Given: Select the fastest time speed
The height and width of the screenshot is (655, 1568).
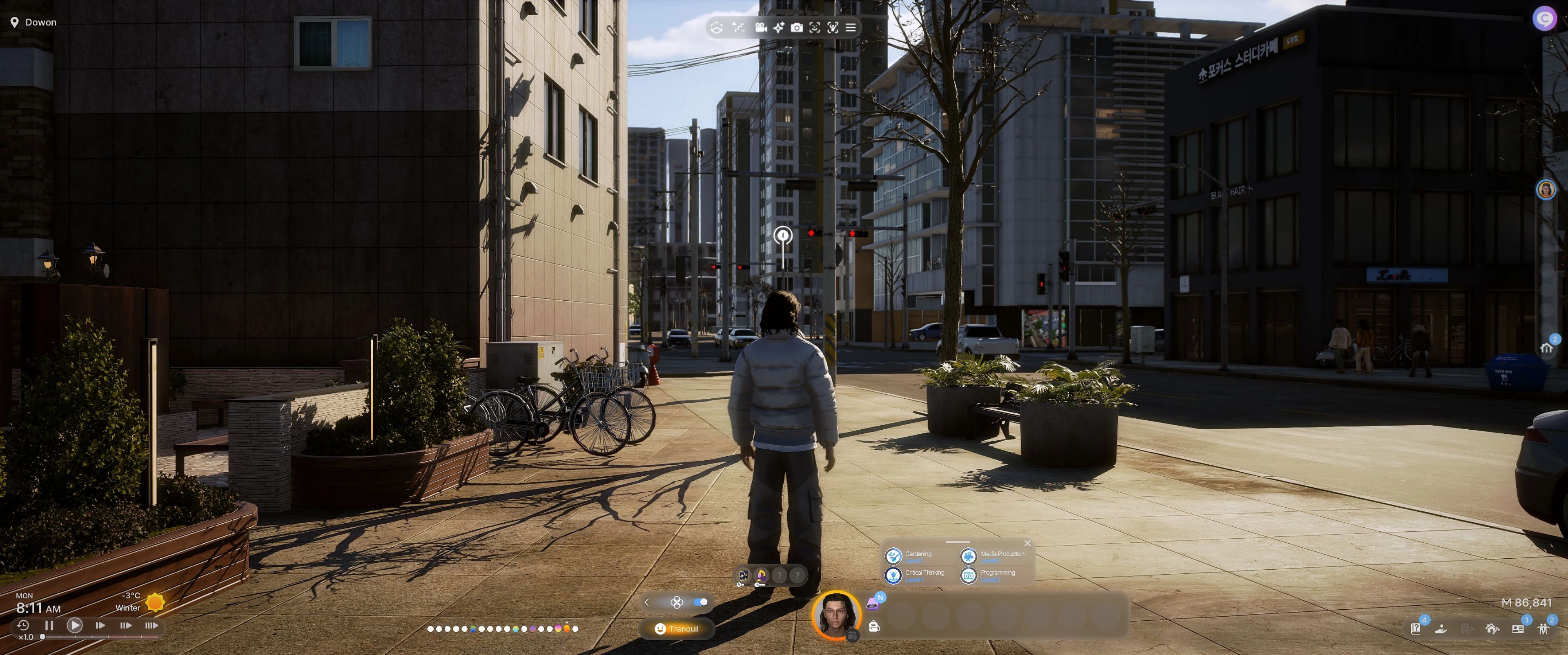Looking at the screenshot, I should click(x=151, y=625).
